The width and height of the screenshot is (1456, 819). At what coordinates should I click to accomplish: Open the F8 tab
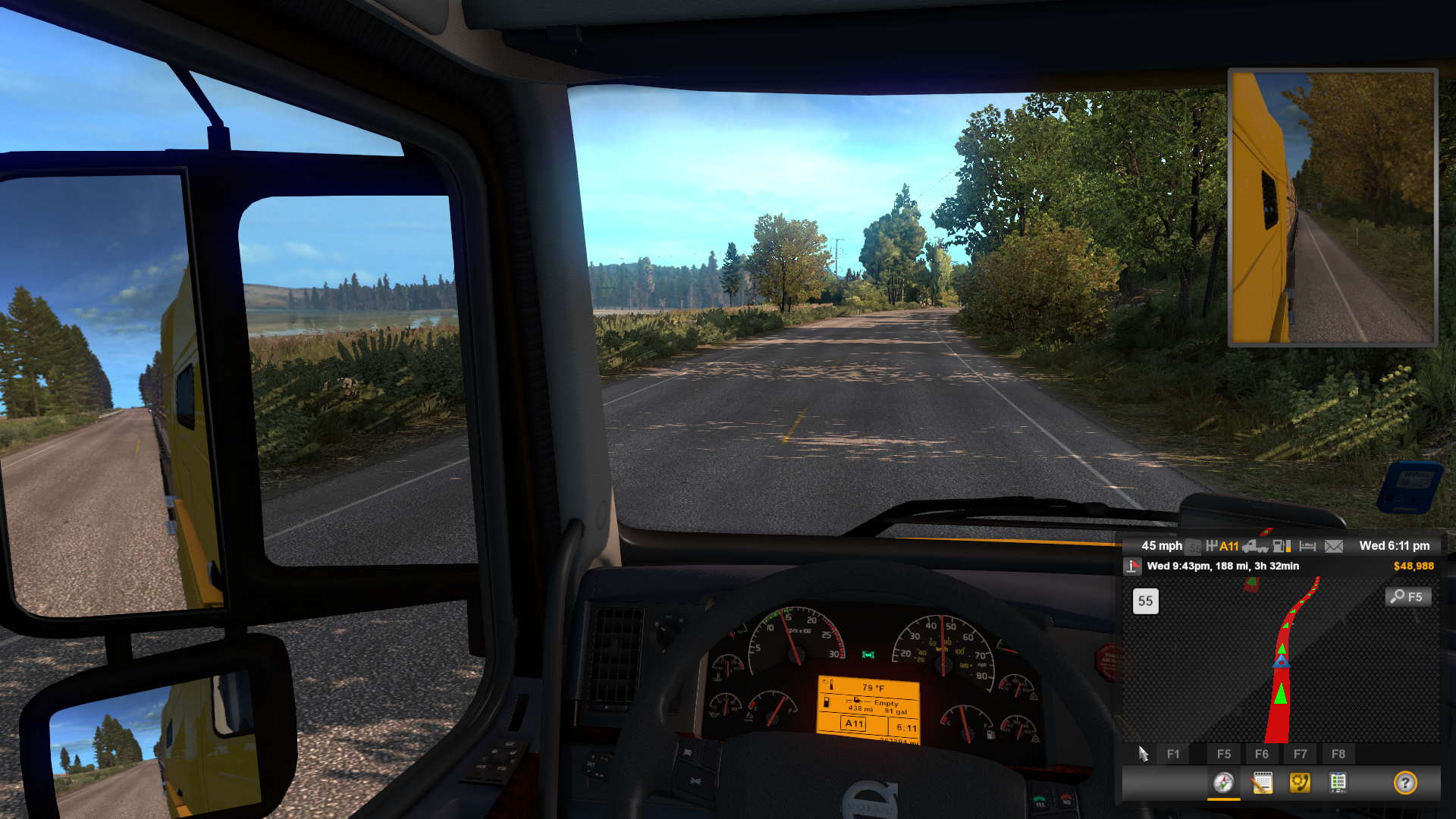point(1338,754)
